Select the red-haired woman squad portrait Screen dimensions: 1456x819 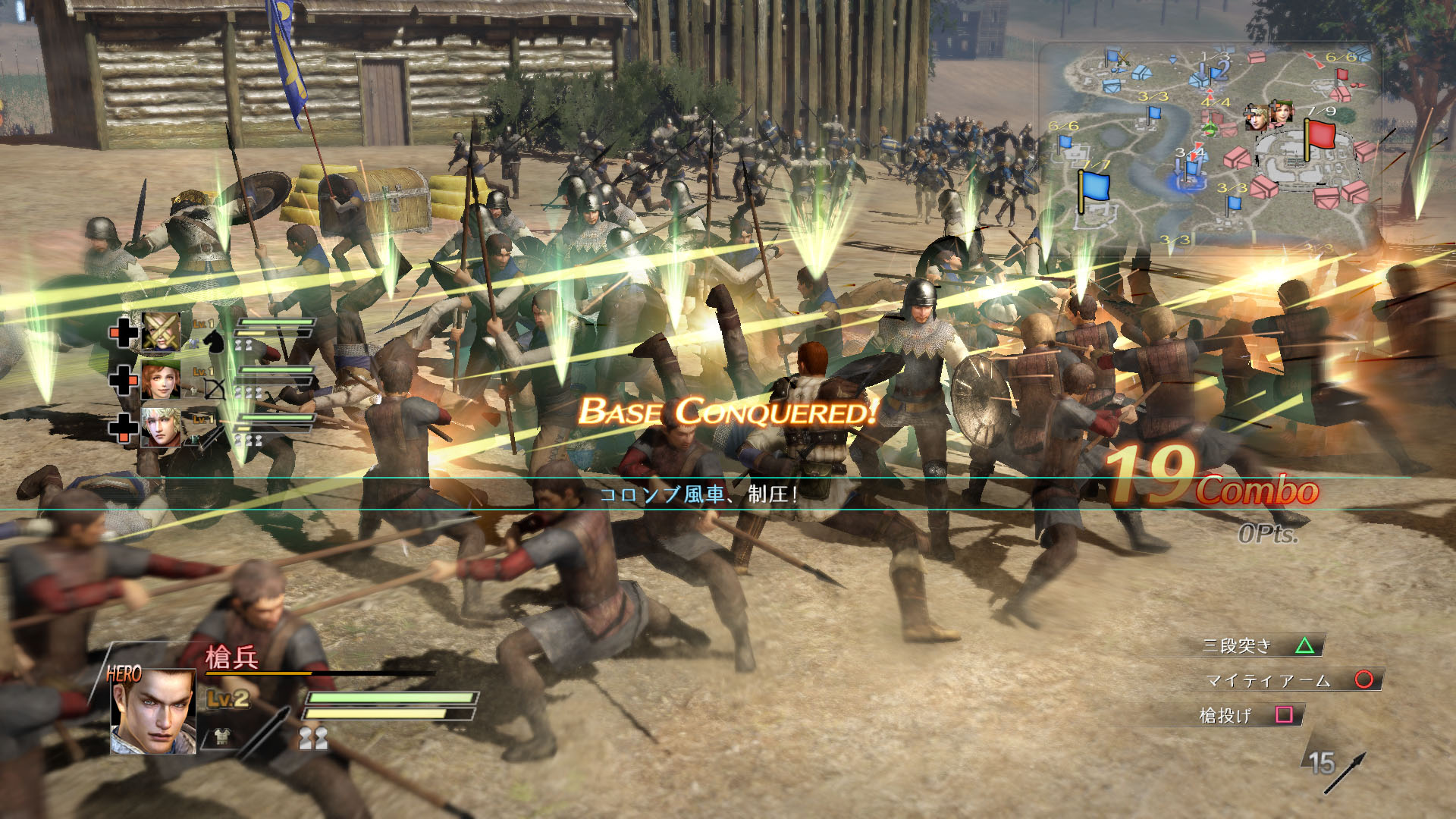161,378
